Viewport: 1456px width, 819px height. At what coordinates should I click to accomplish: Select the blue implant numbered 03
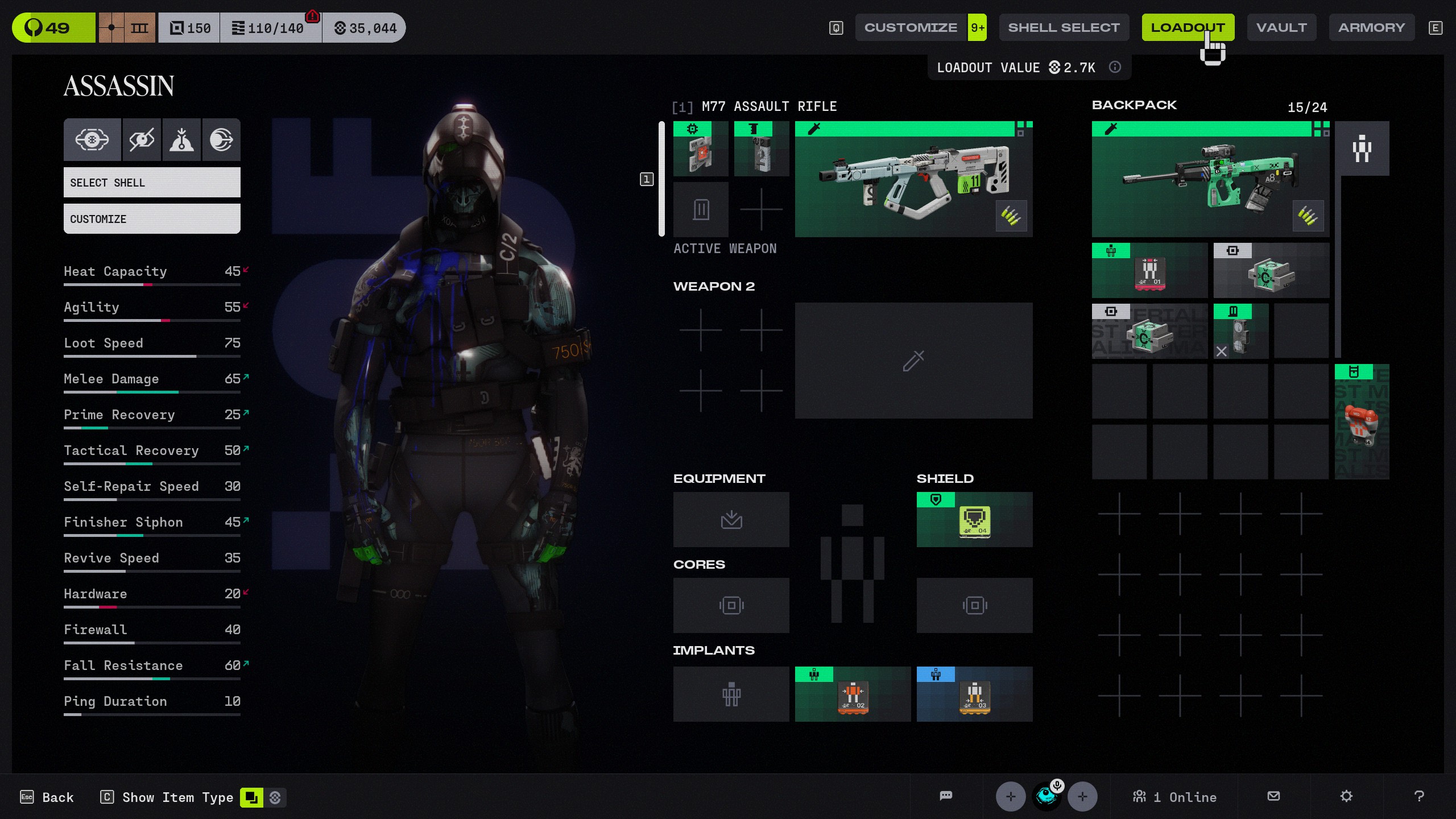pyautogui.click(x=974, y=694)
